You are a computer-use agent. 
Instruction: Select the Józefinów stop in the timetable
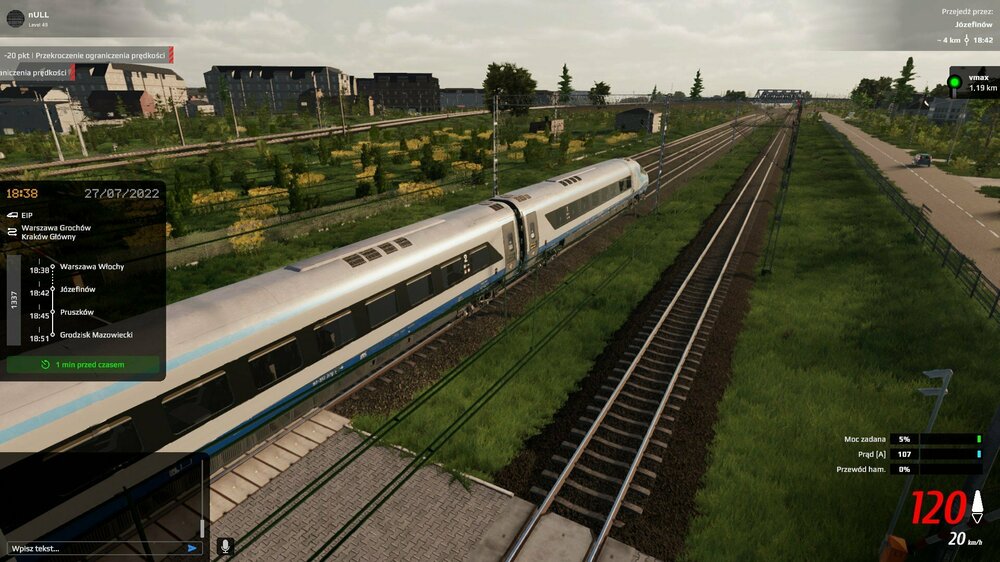tap(78, 289)
